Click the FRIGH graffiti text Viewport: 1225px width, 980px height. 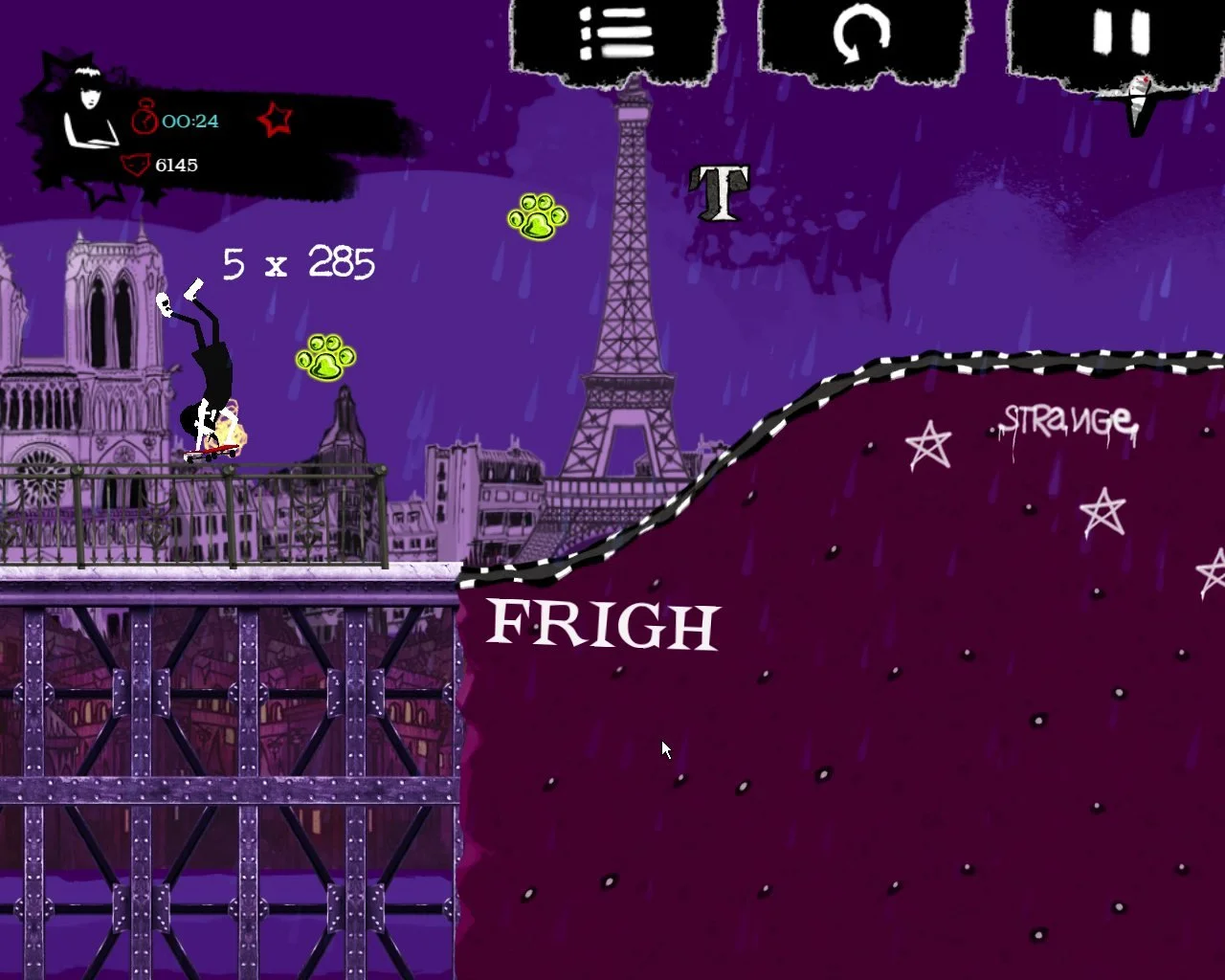pos(601,624)
